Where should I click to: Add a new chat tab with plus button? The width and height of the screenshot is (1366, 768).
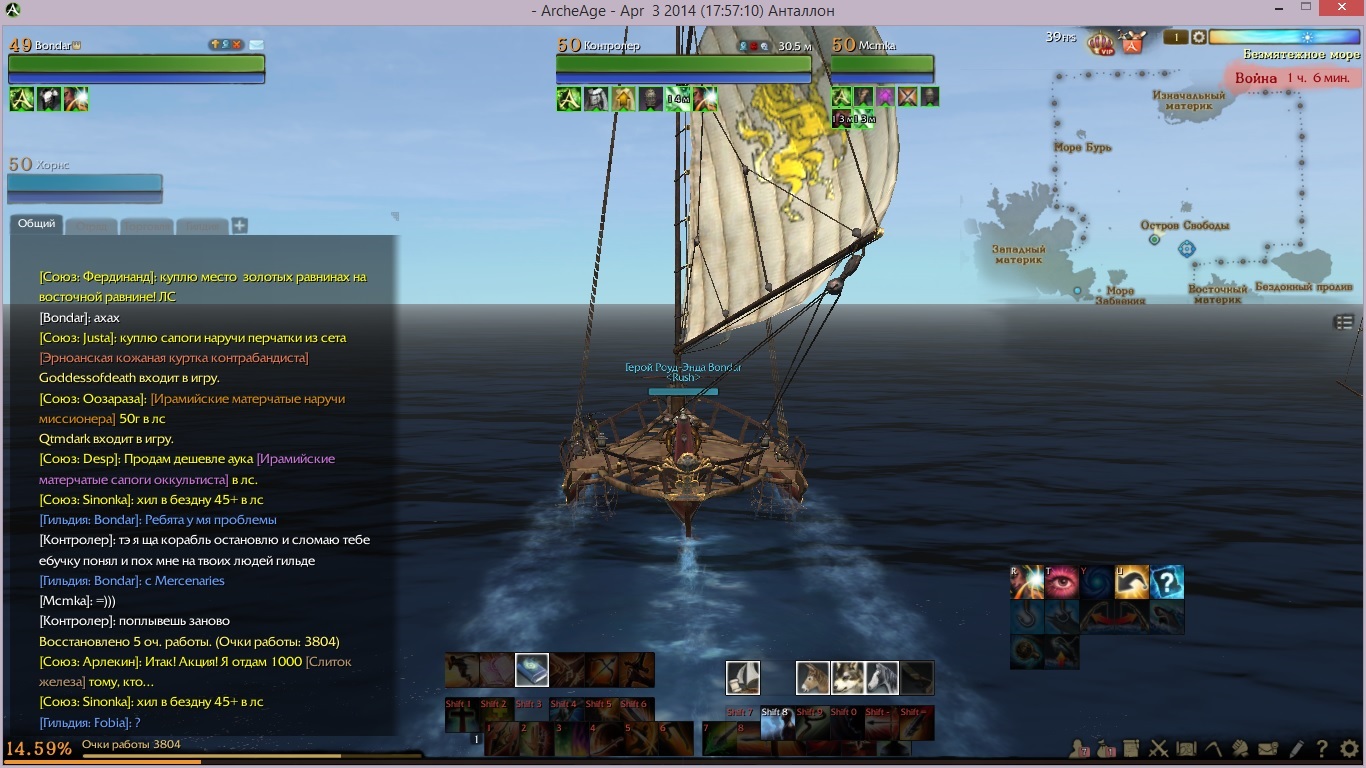[x=240, y=226]
